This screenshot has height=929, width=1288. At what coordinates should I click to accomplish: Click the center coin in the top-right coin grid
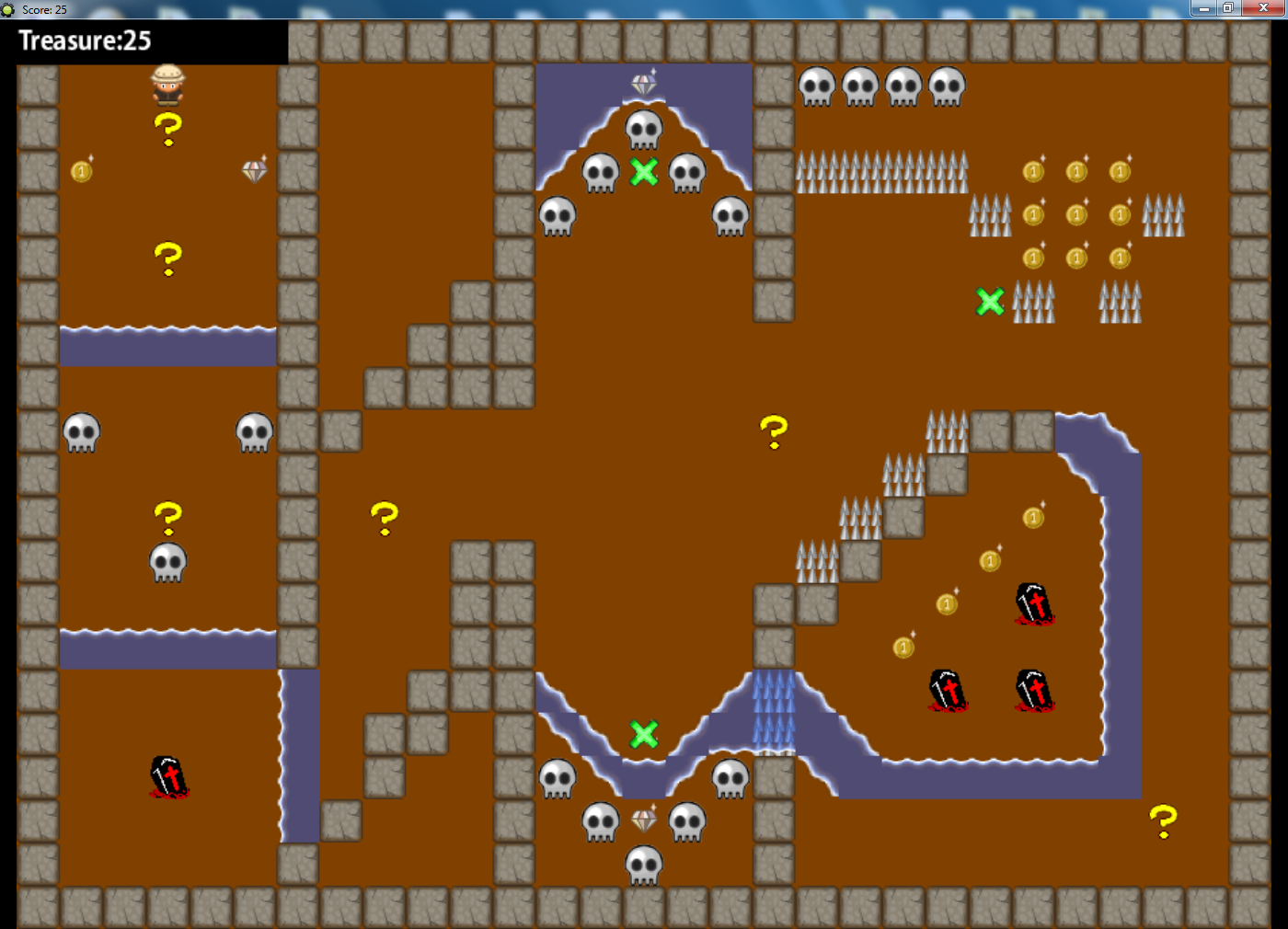tap(1076, 214)
